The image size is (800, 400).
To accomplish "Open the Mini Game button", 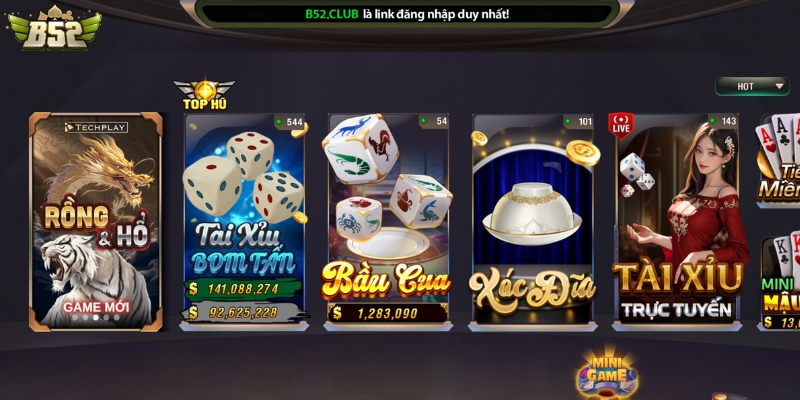I will [606, 372].
